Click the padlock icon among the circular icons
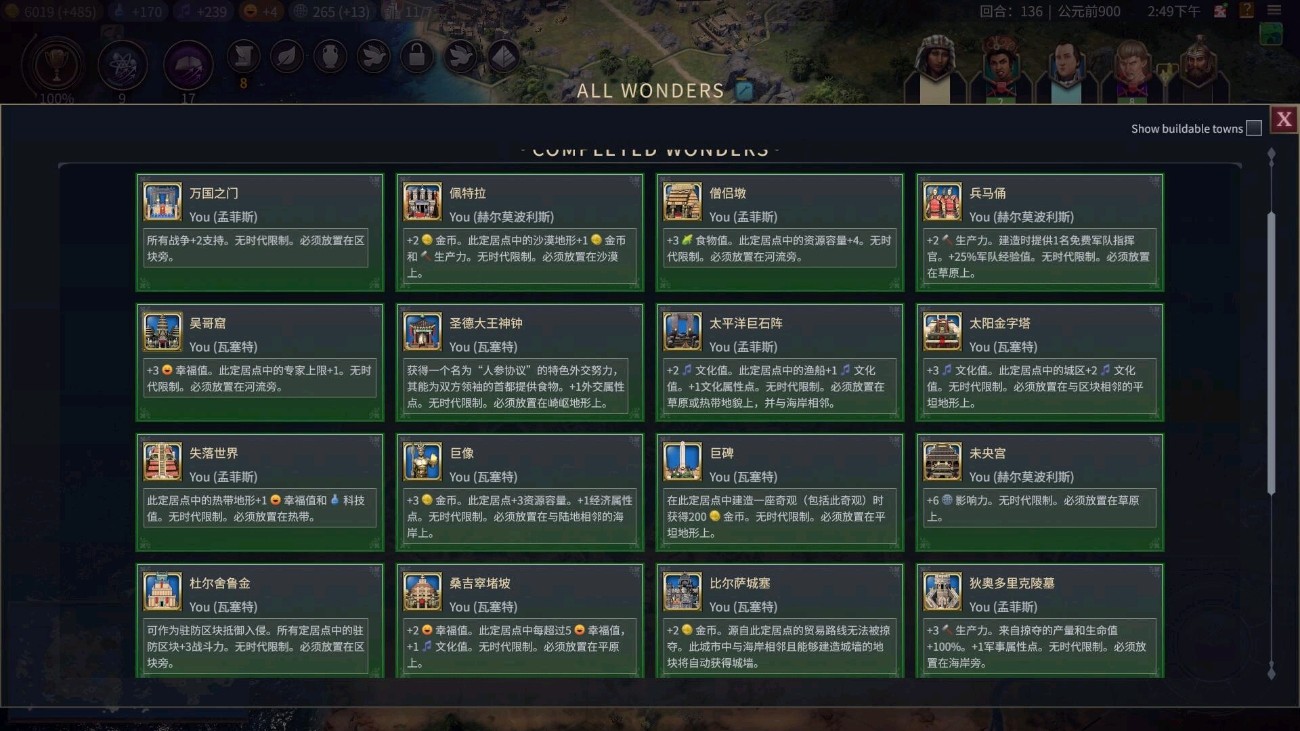This screenshot has width=1300, height=731. tap(416, 57)
